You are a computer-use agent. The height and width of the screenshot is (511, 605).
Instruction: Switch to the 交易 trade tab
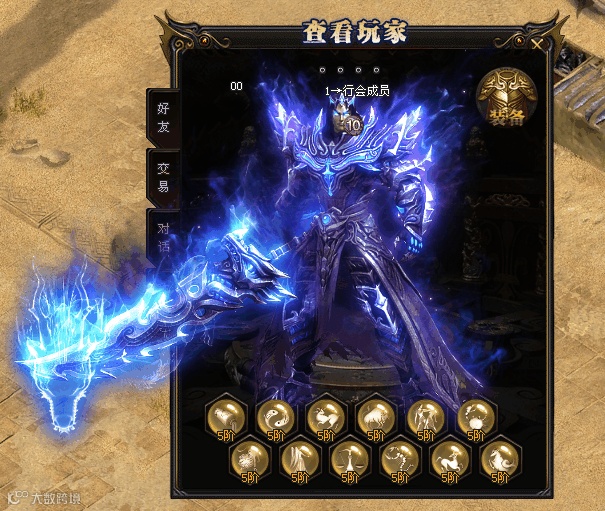coord(163,178)
